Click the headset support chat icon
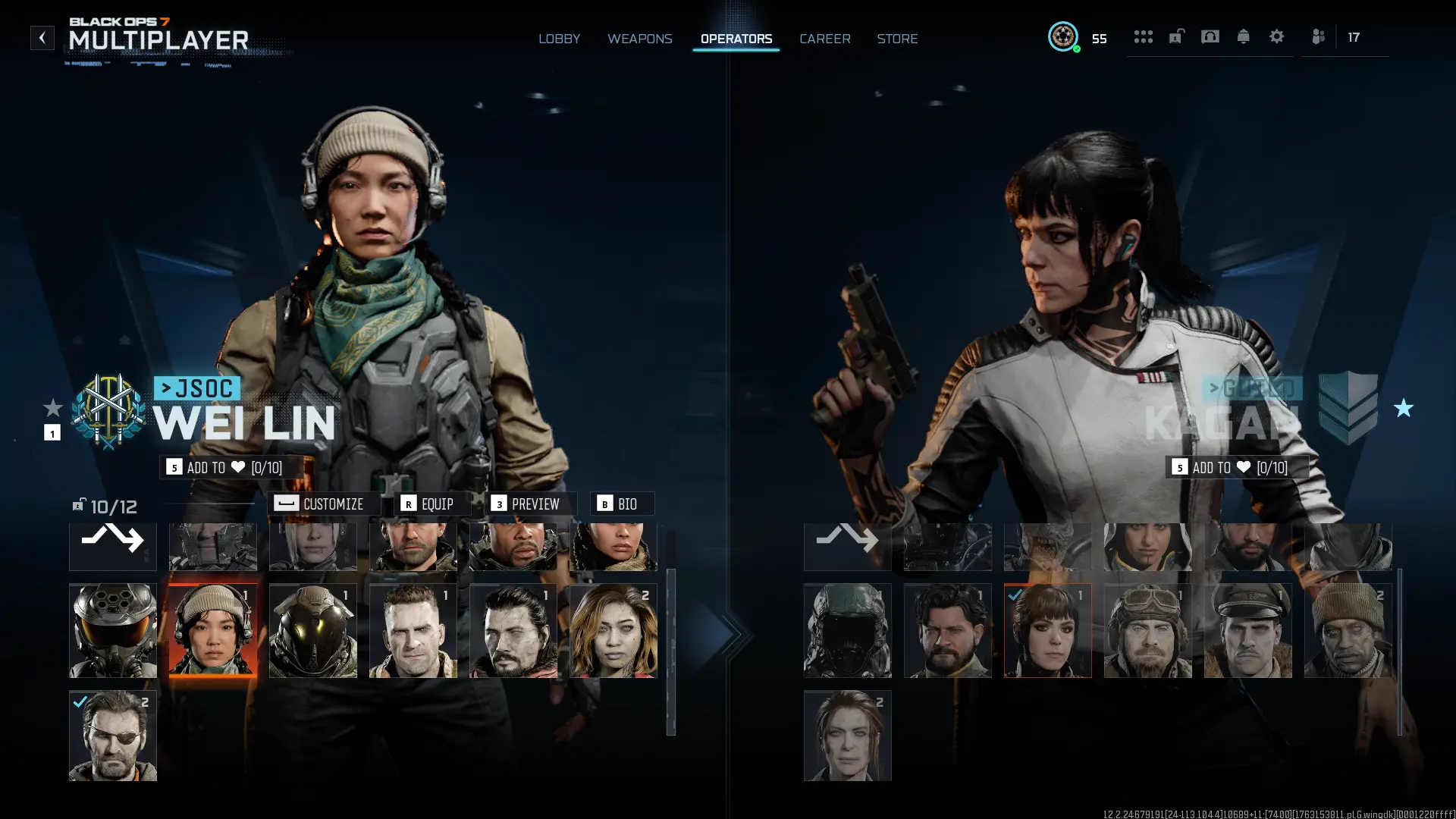 pos(1210,36)
